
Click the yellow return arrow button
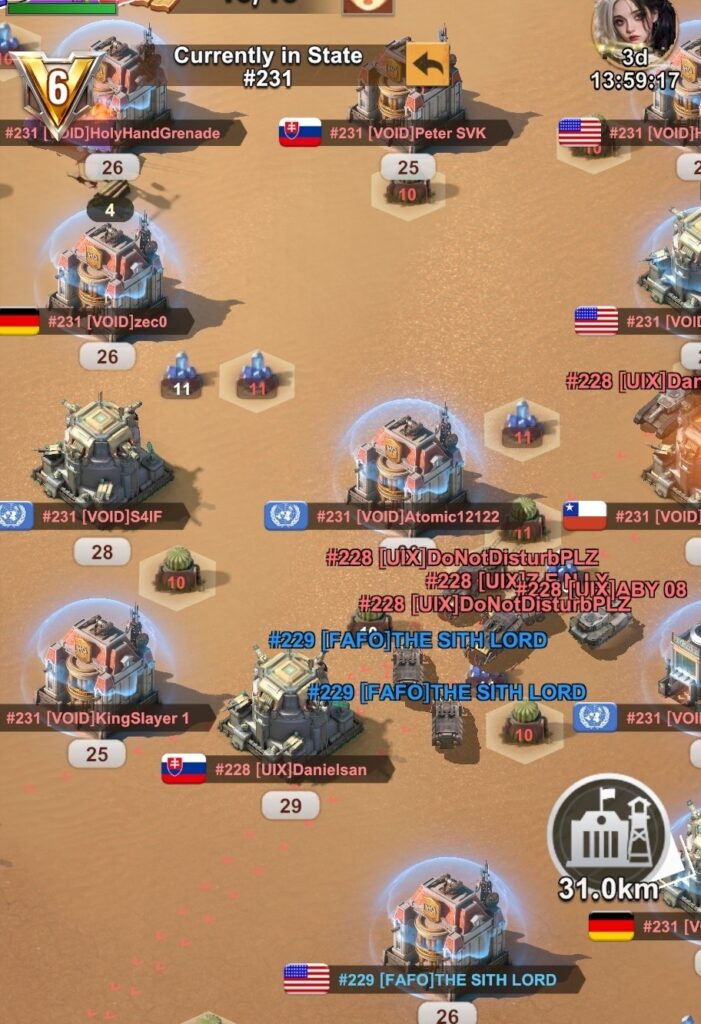coord(427,65)
